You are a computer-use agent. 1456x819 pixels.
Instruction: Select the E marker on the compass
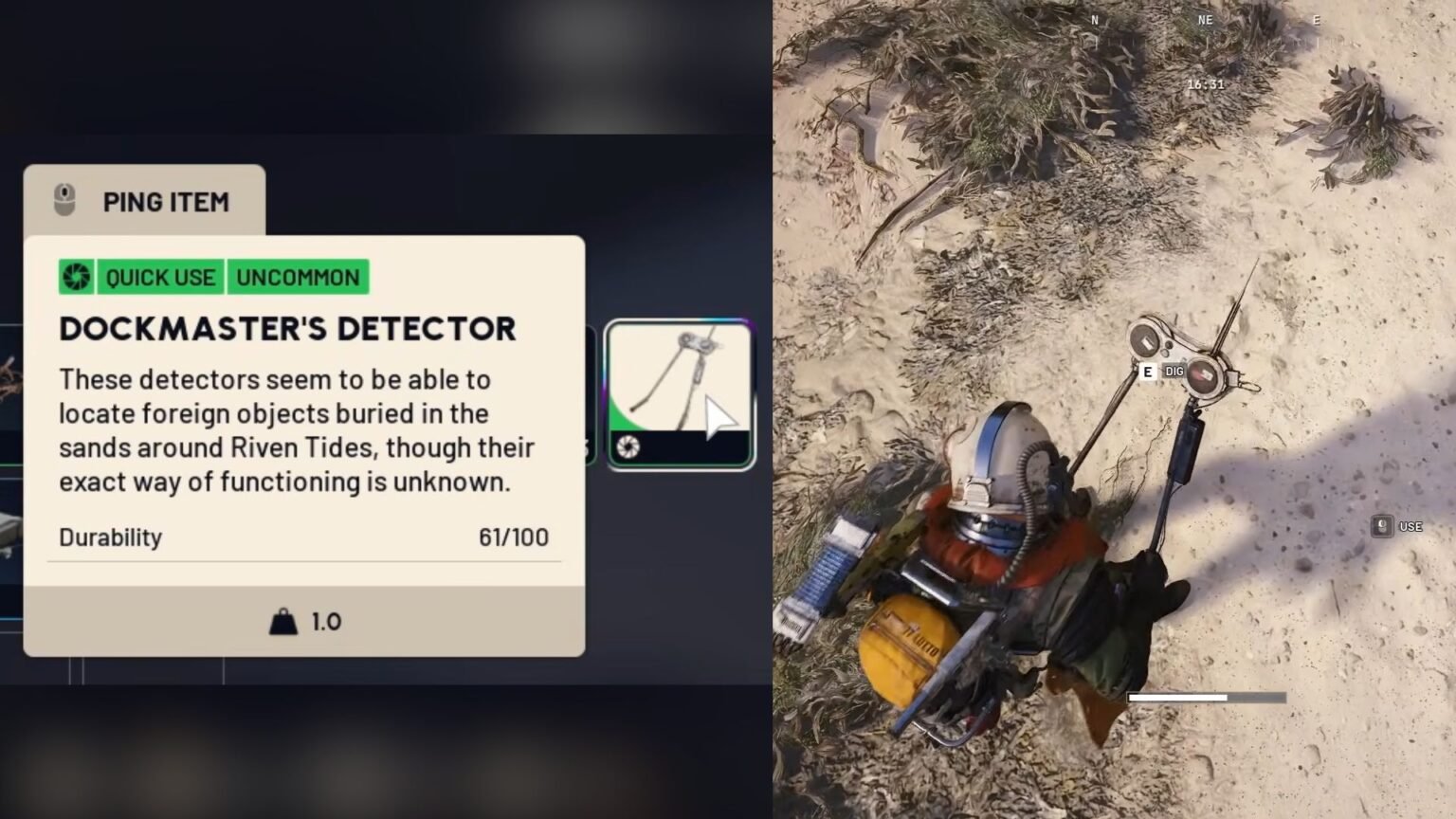pos(1316,19)
